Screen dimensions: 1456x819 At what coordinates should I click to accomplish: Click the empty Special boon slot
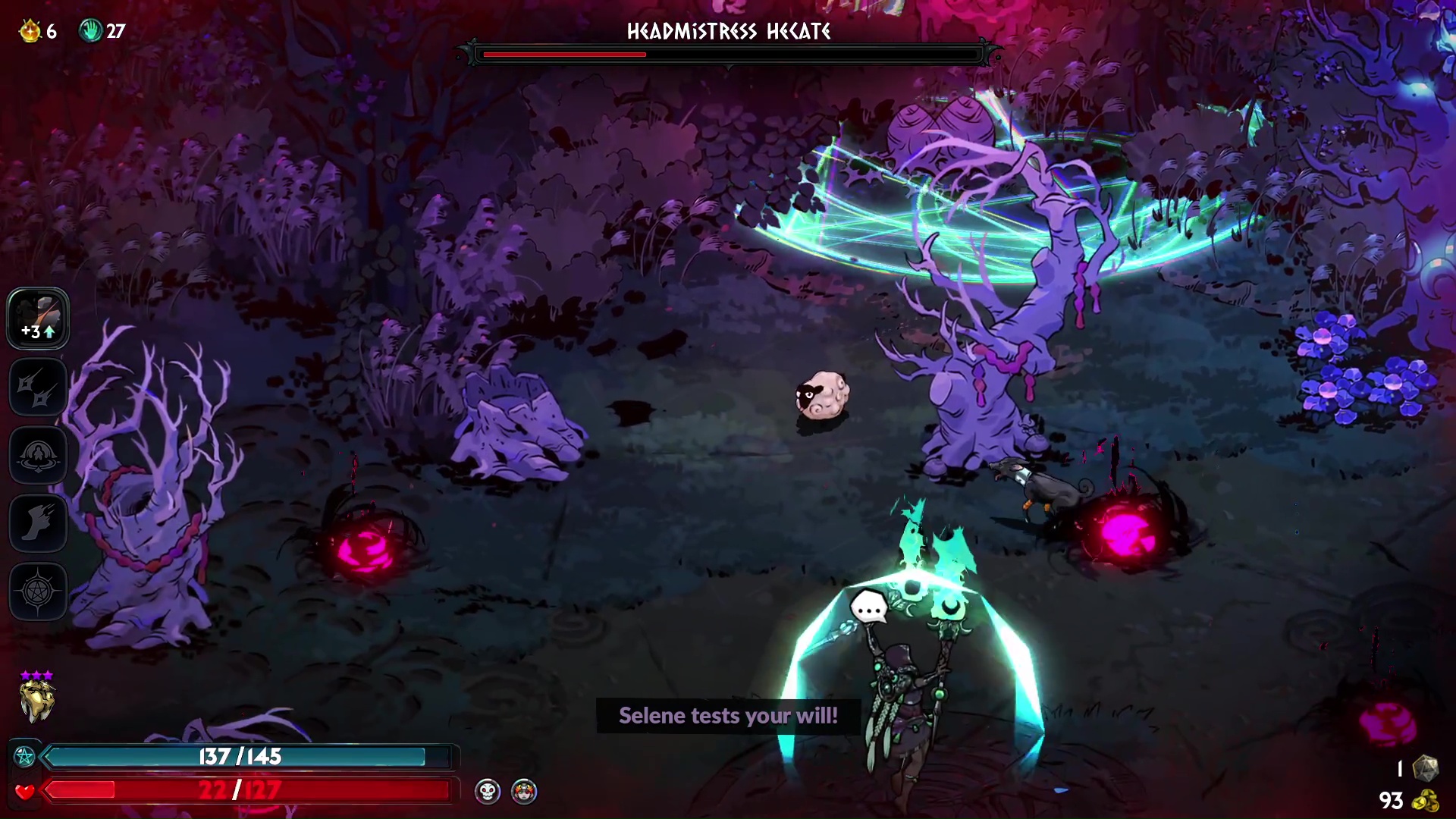click(x=38, y=387)
